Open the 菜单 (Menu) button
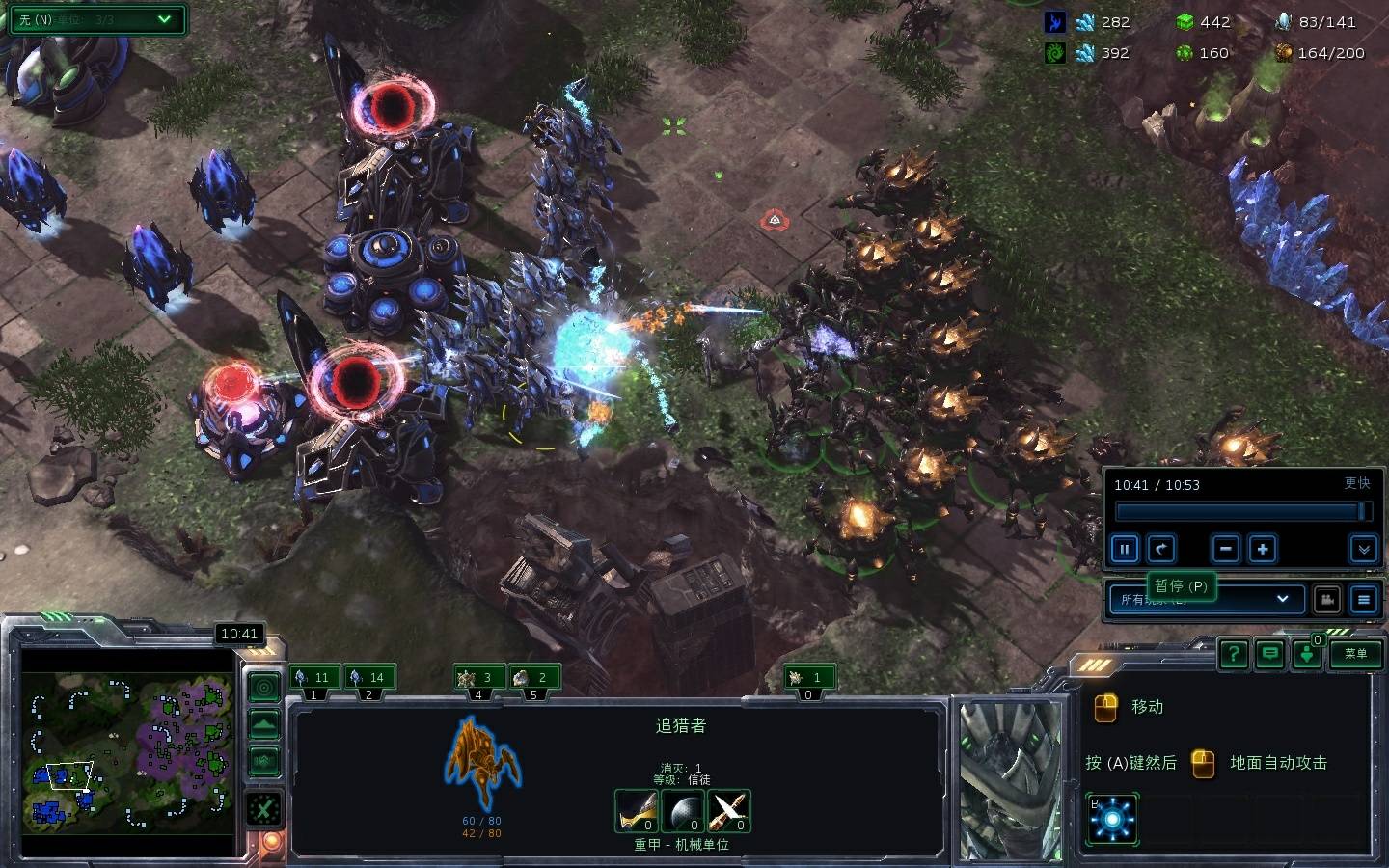The height and width of the screenshot is (868, 1389). (x=1355, y=654)
